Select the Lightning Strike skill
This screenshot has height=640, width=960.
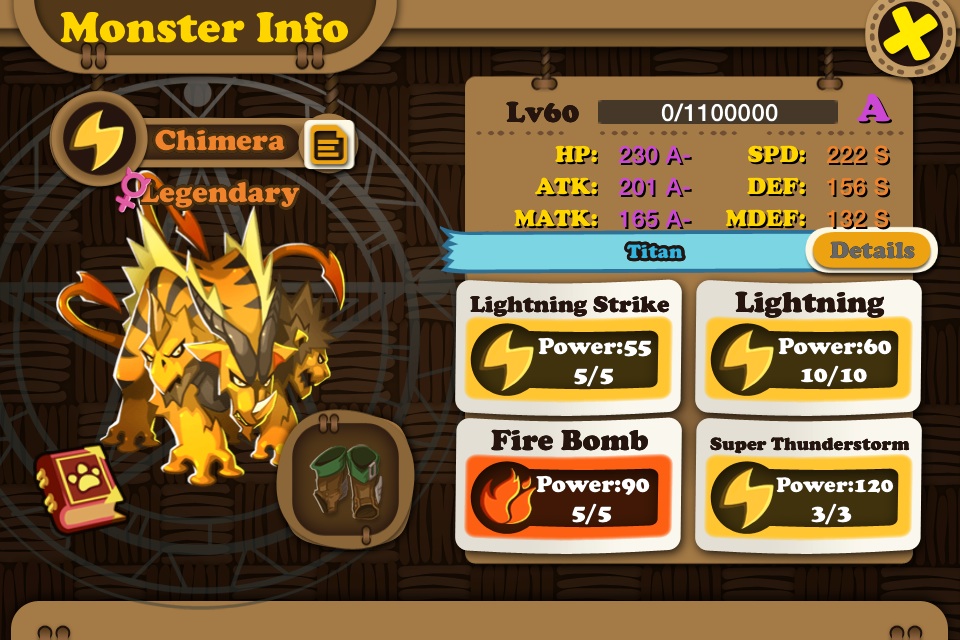click(x=569, y=347)
